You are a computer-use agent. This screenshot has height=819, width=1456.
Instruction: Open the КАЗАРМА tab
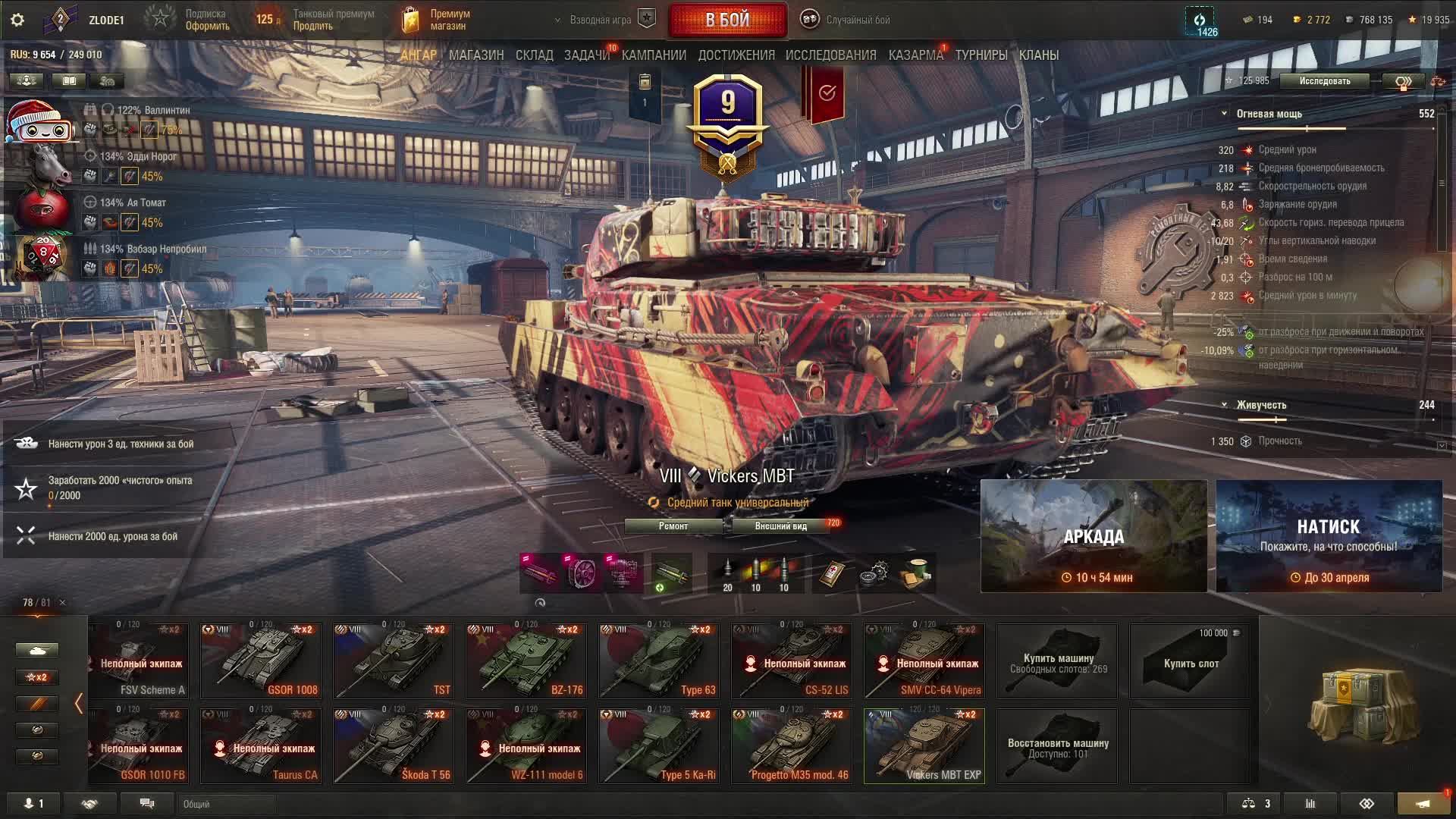pos(915,55)
